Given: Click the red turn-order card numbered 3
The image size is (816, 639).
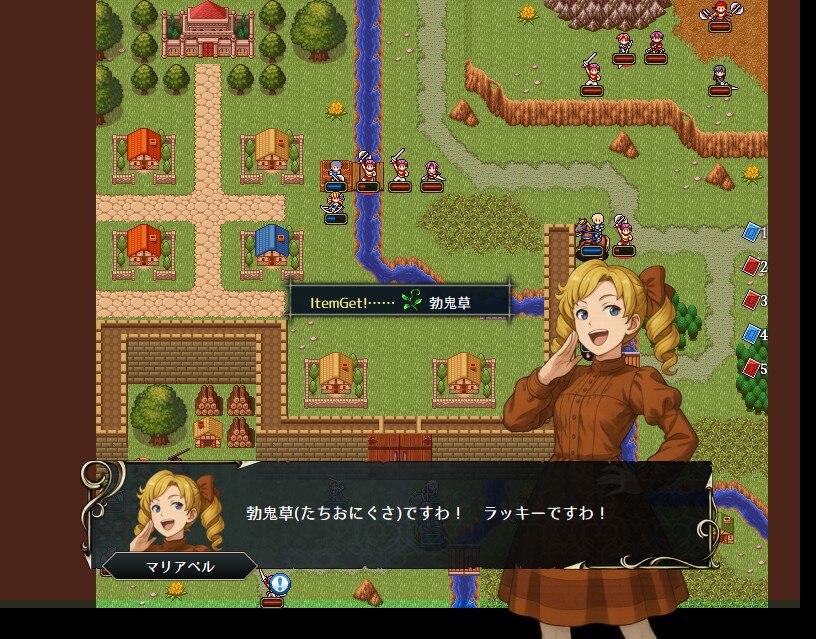Looking at the screenshot, I should pos(751,300).
